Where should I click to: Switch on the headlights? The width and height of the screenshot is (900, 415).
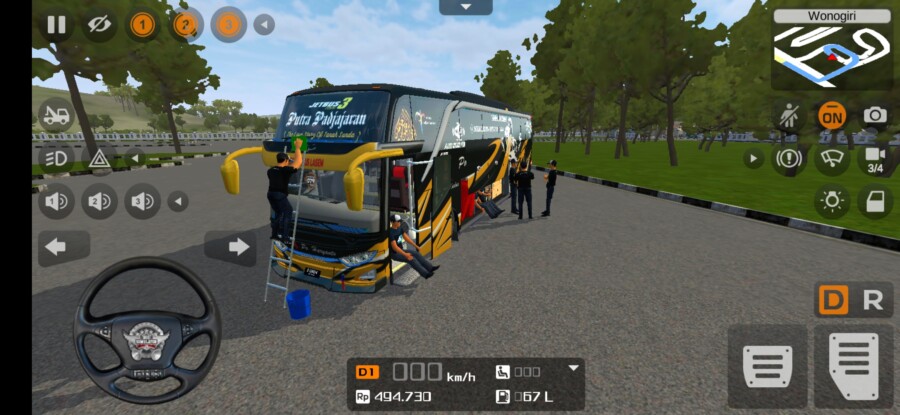tap(56, 158)
